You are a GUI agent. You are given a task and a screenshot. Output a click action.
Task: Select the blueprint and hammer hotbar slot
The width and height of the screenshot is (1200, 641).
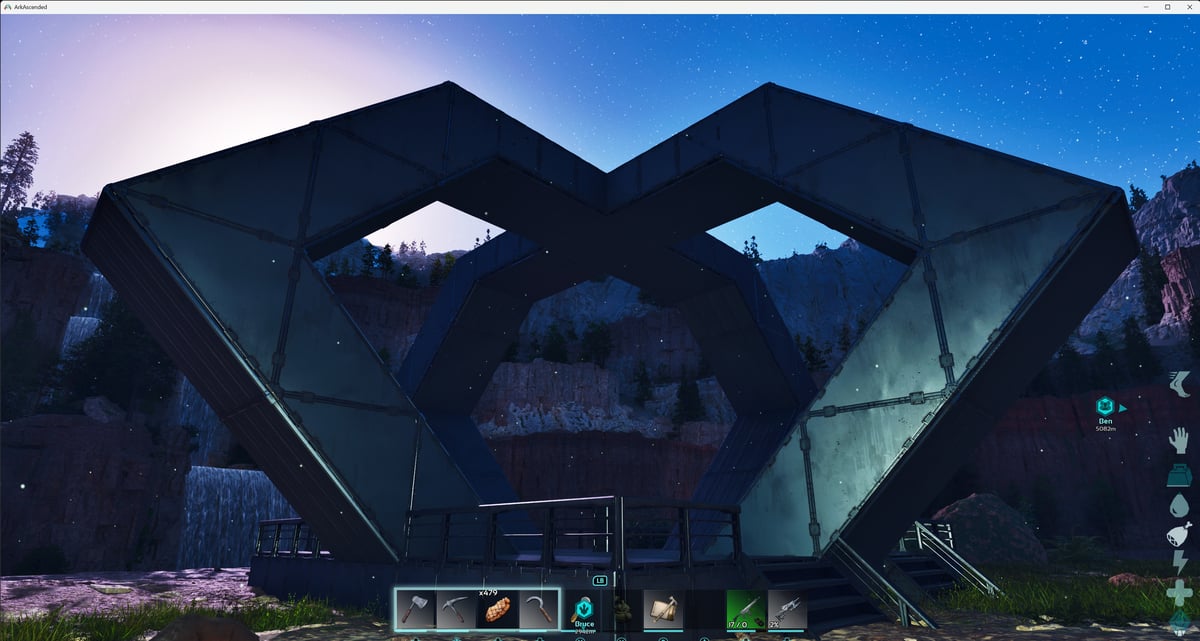663,609
